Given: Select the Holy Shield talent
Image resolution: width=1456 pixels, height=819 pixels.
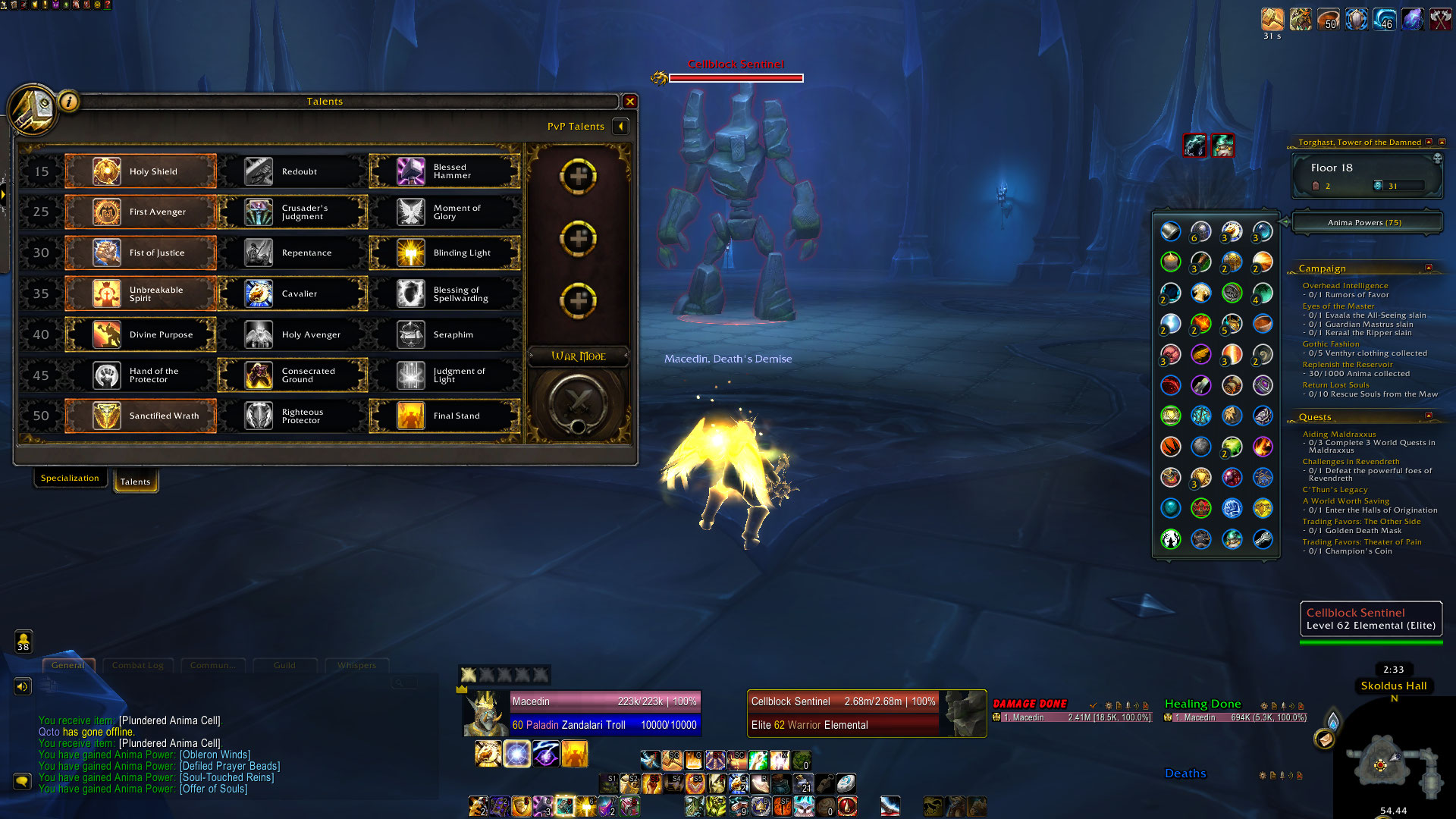Looking at the screenshot, I should [141, 171].
